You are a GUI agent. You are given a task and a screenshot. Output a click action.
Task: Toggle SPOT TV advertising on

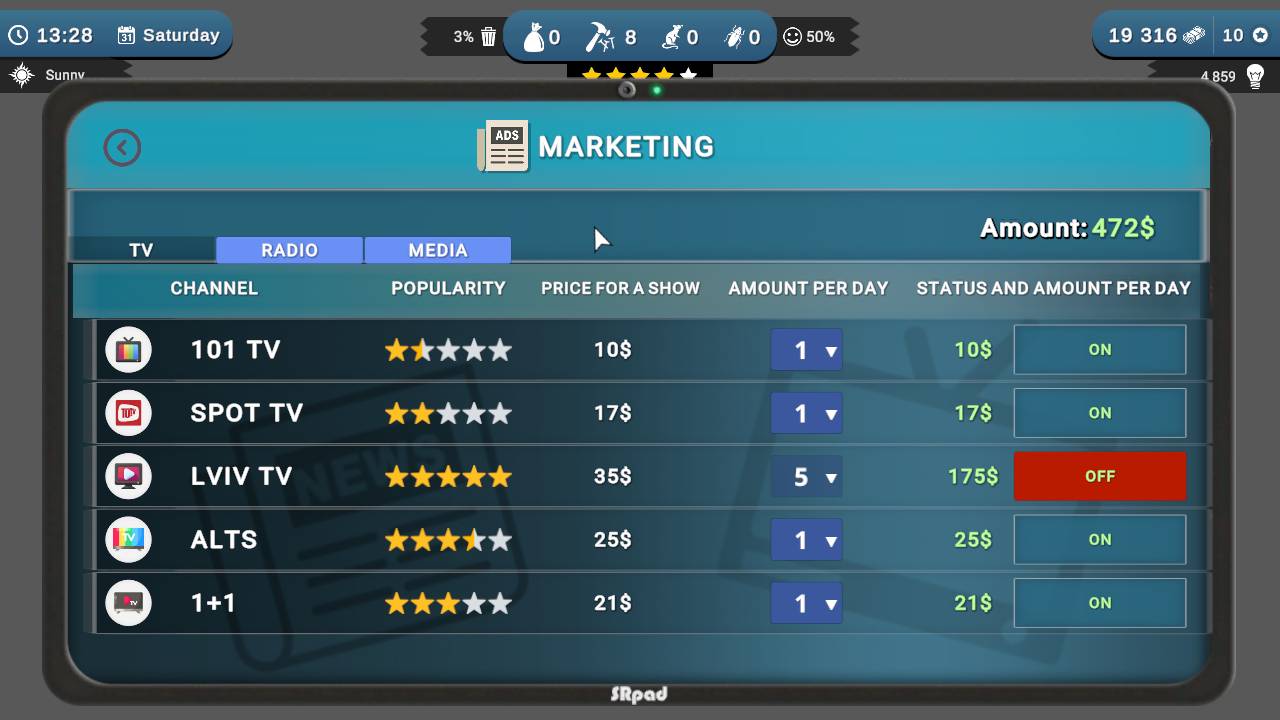pyautogui.click(x=1100, y=412)
